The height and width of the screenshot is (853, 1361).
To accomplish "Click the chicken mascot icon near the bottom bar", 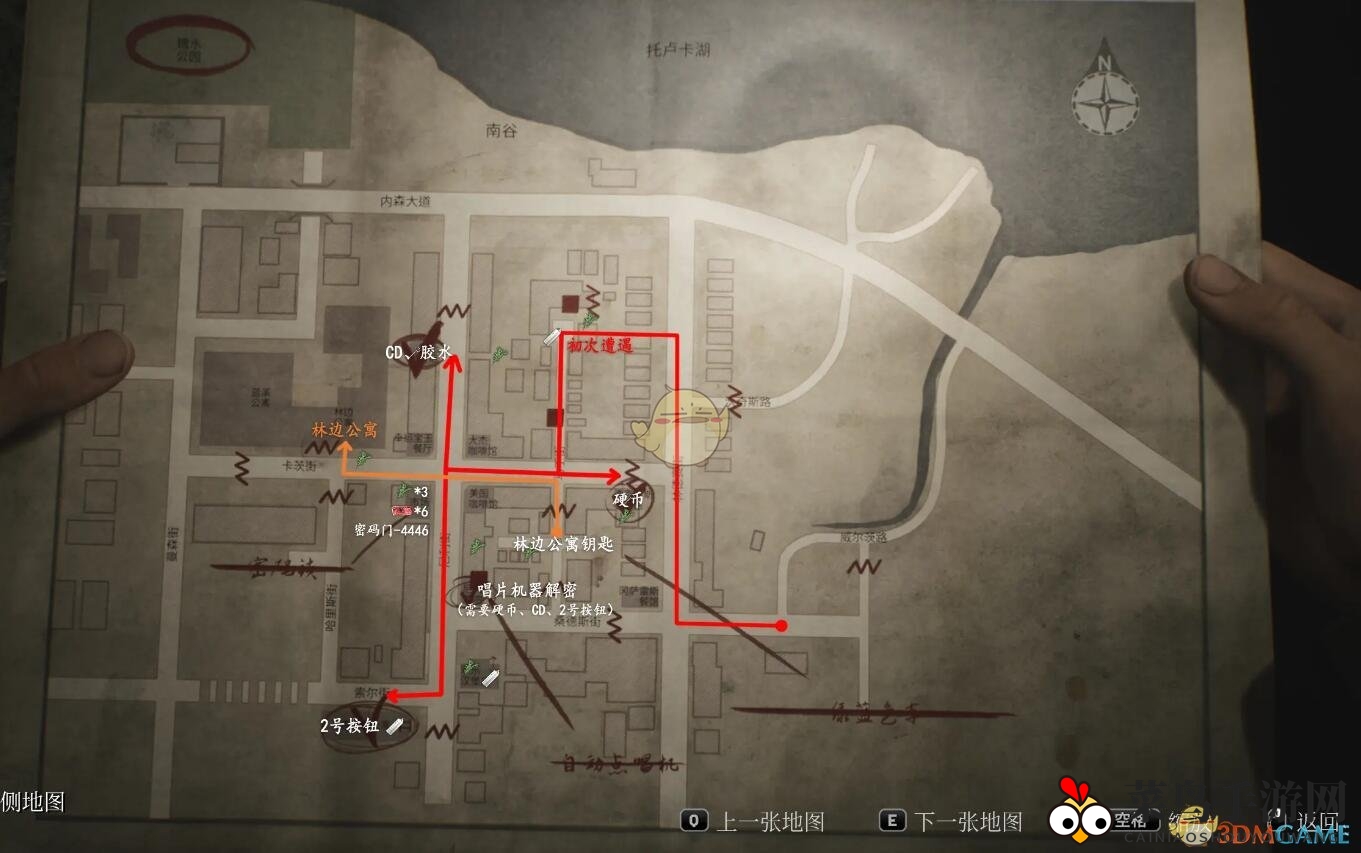I will [x=1080, y=818].
